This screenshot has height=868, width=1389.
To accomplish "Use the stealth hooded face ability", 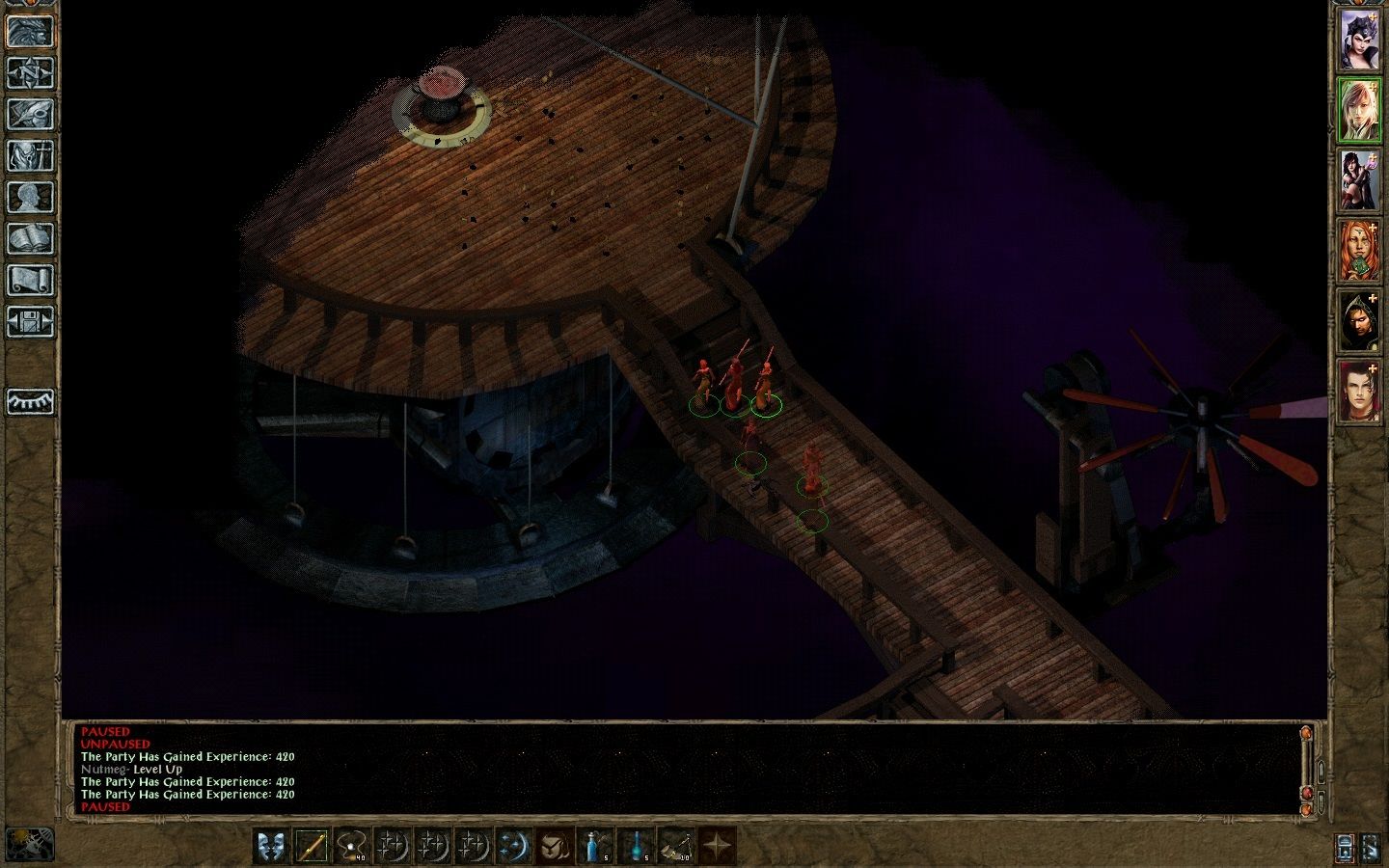I will tap(554, 846).
